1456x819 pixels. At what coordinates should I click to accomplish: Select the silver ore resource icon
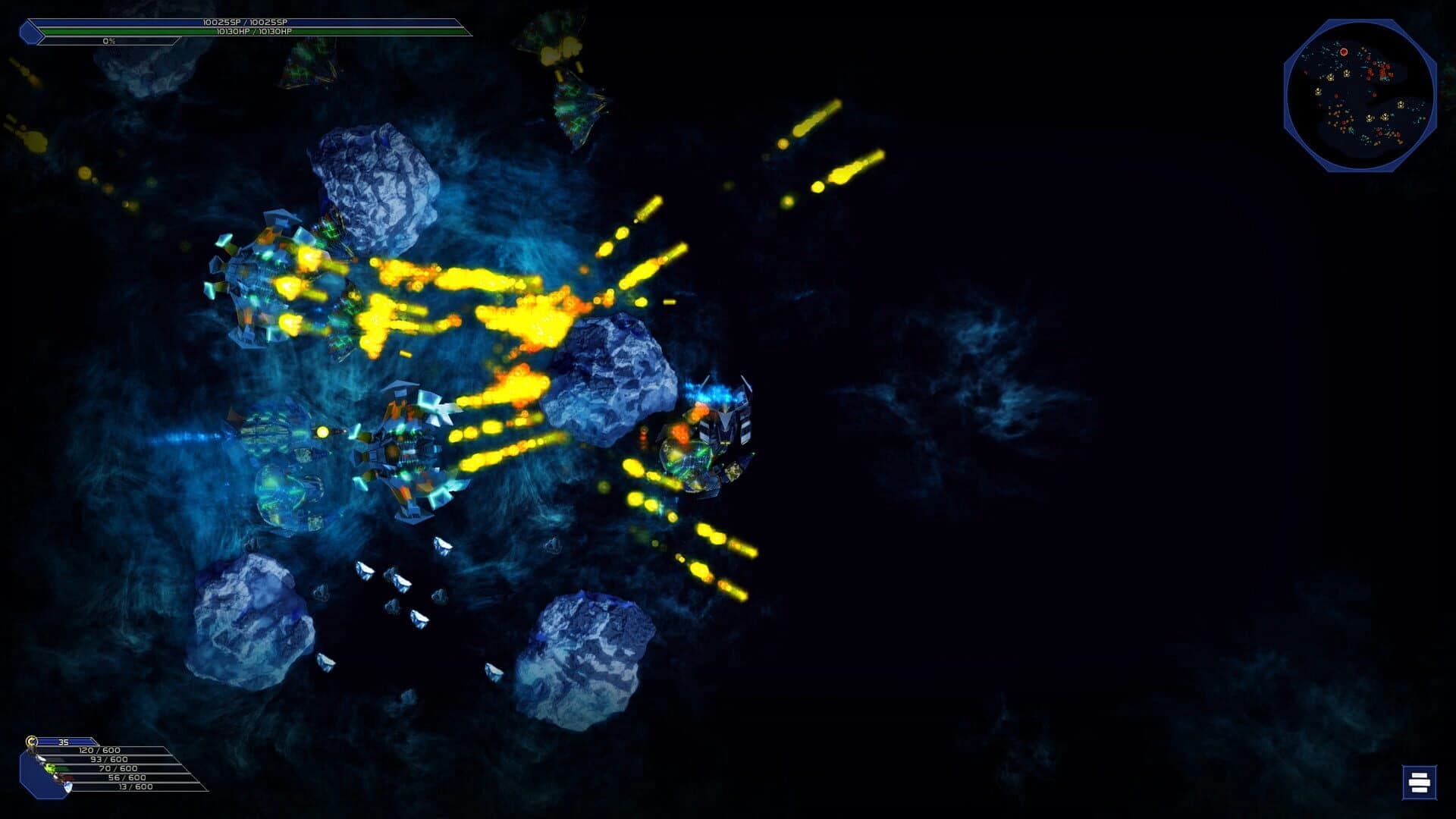[41, 758]
